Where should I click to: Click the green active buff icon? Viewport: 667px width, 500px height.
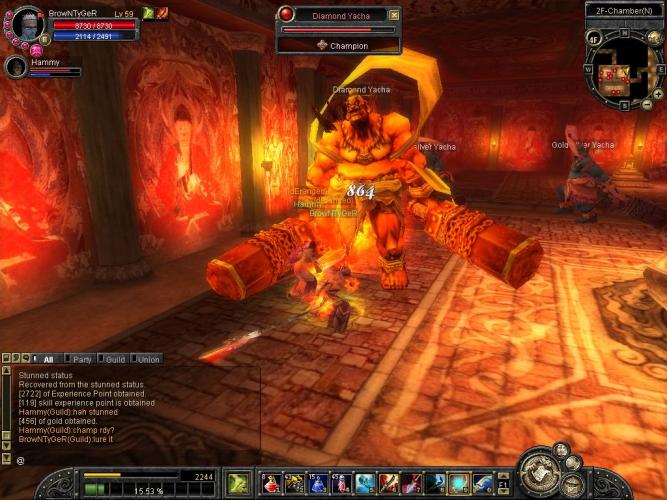(x=148, y=13)
